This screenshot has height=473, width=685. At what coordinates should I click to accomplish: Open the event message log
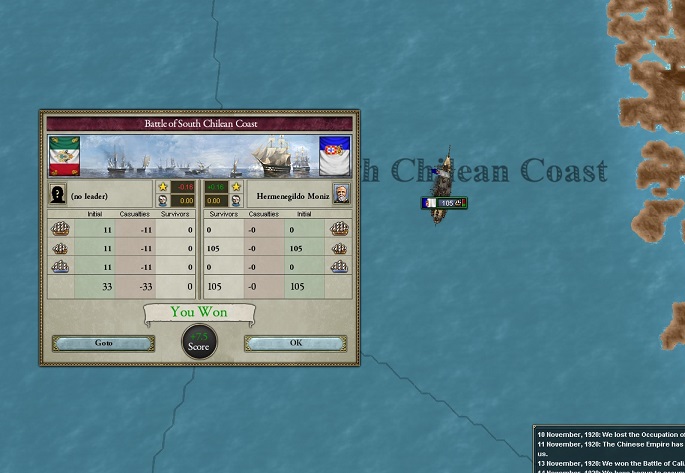coord(609,449)
